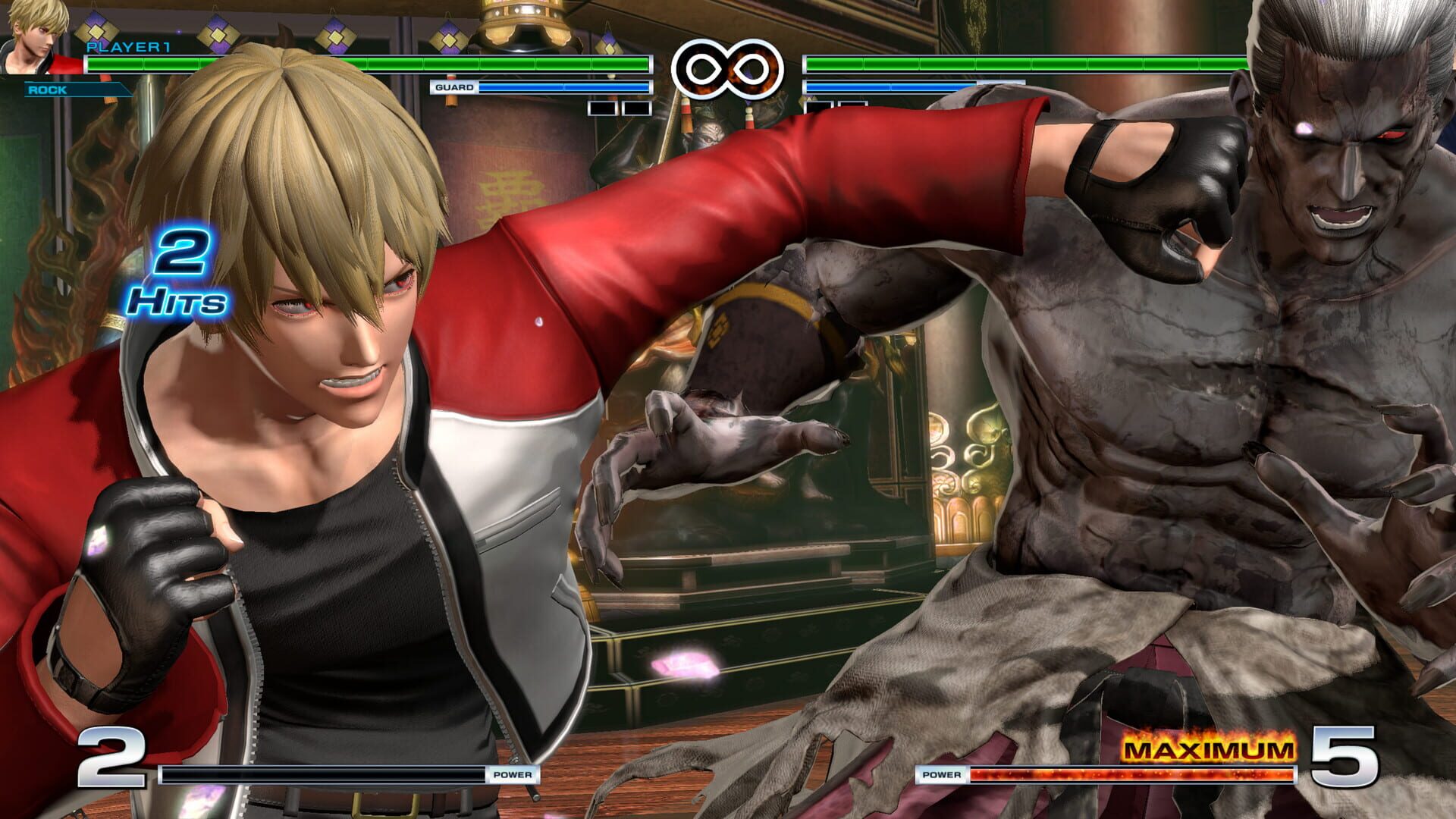The width and height of the screenshot is (1456, 819).
Task: Expand the GUARD gauge label
Action: (x=455, y=88)
